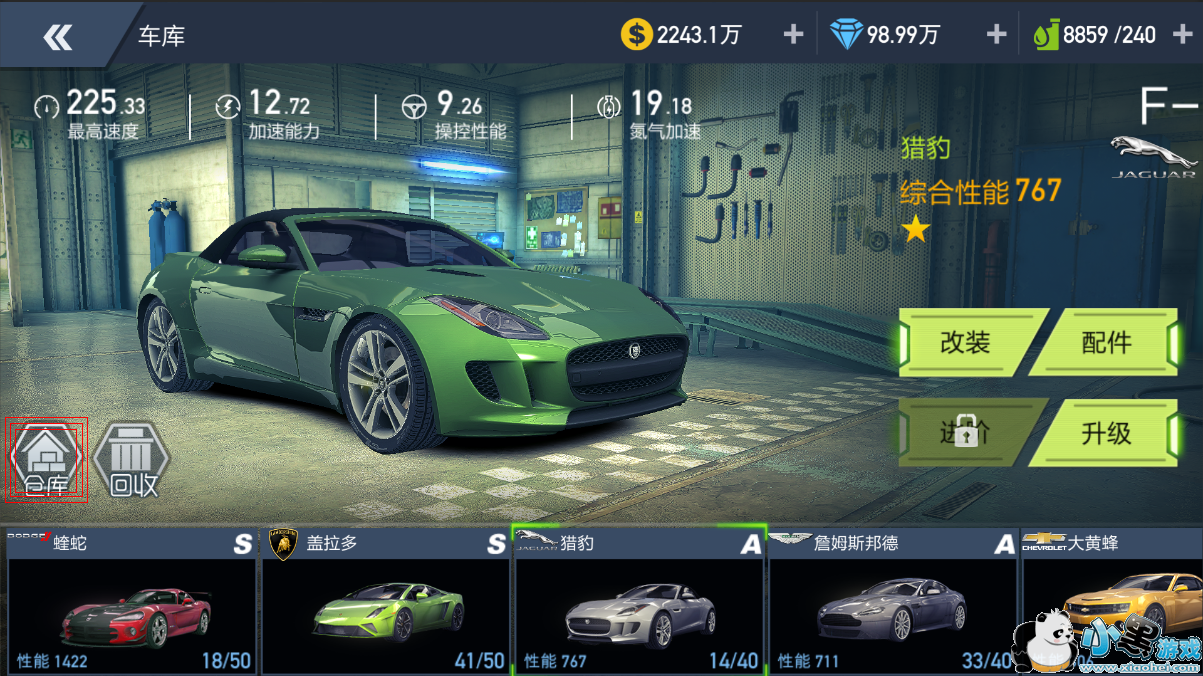
Task: Open the 配件 parts menu
Action: click(1106, 342)
